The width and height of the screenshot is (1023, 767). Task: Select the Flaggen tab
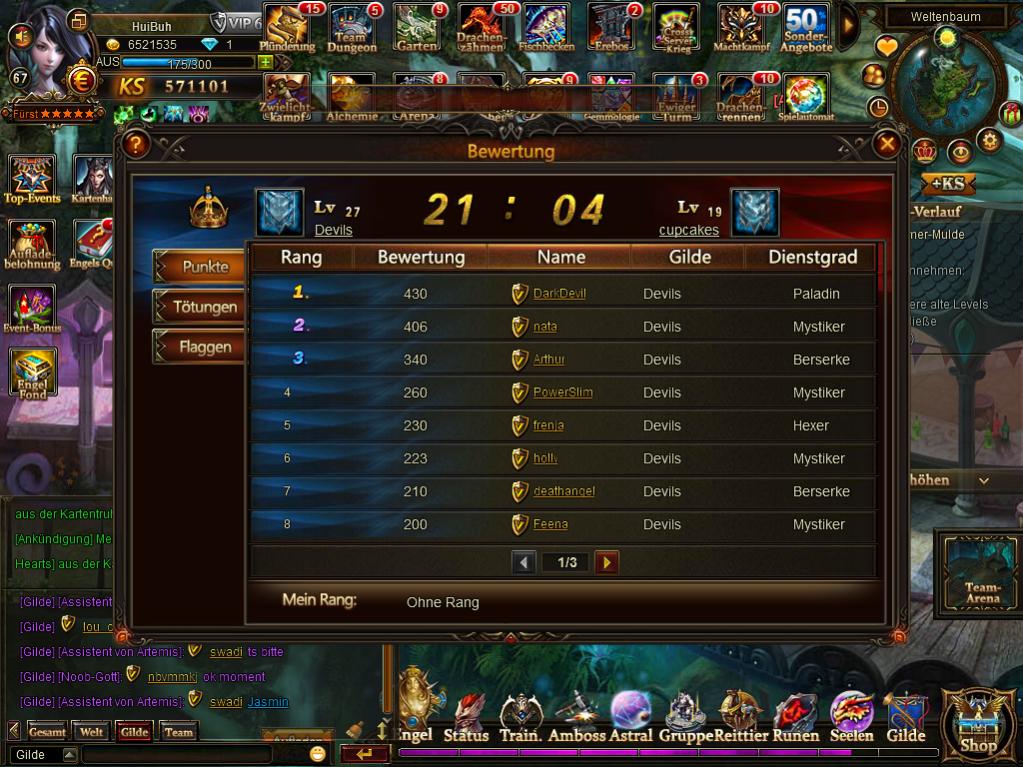tap(203, 347)
